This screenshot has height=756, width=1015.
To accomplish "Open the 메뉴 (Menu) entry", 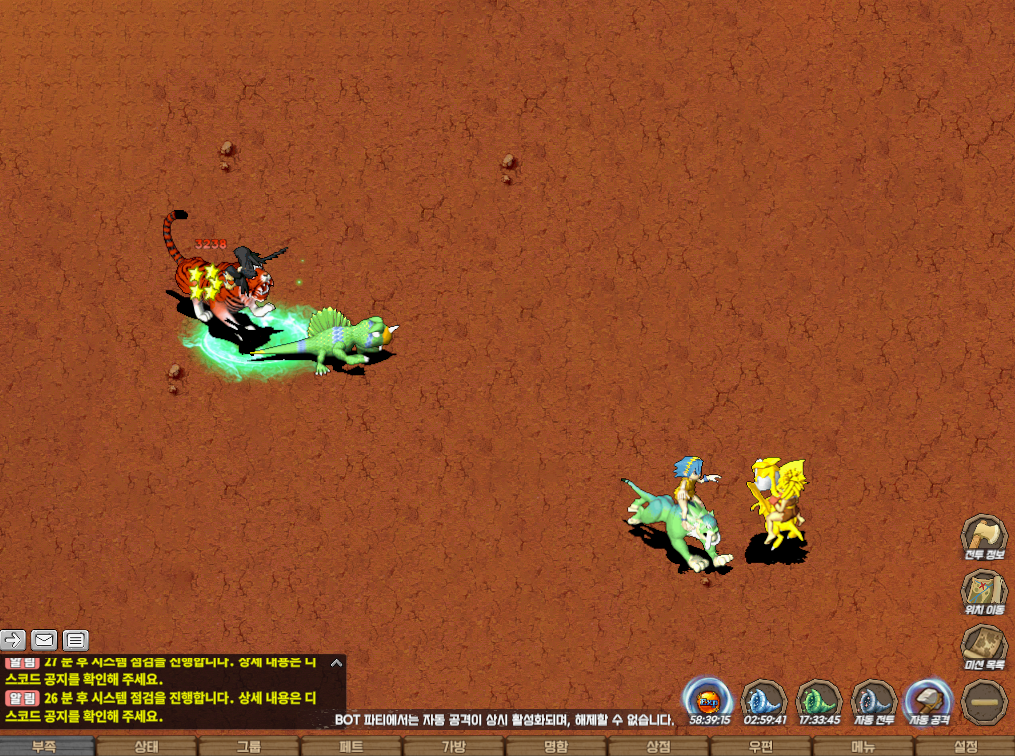I will click(x=863, y=746).
